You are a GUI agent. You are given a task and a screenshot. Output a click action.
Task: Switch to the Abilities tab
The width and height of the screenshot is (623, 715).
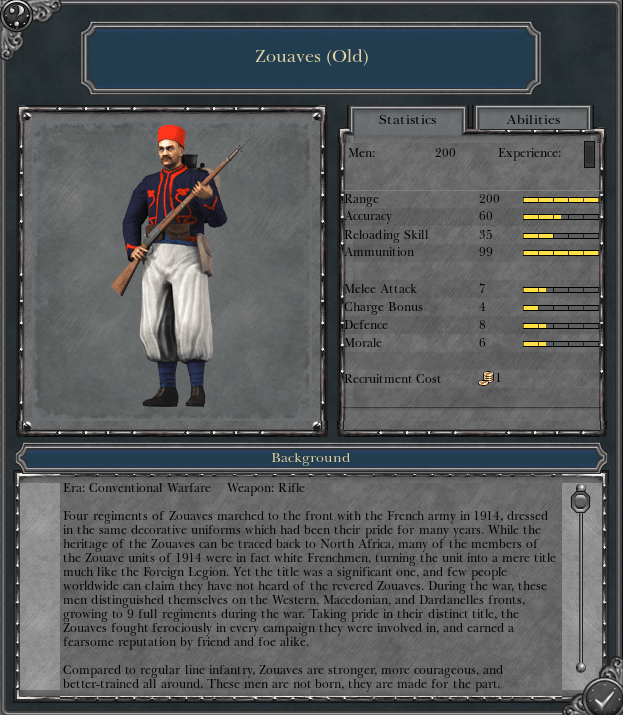click(533, 119)
